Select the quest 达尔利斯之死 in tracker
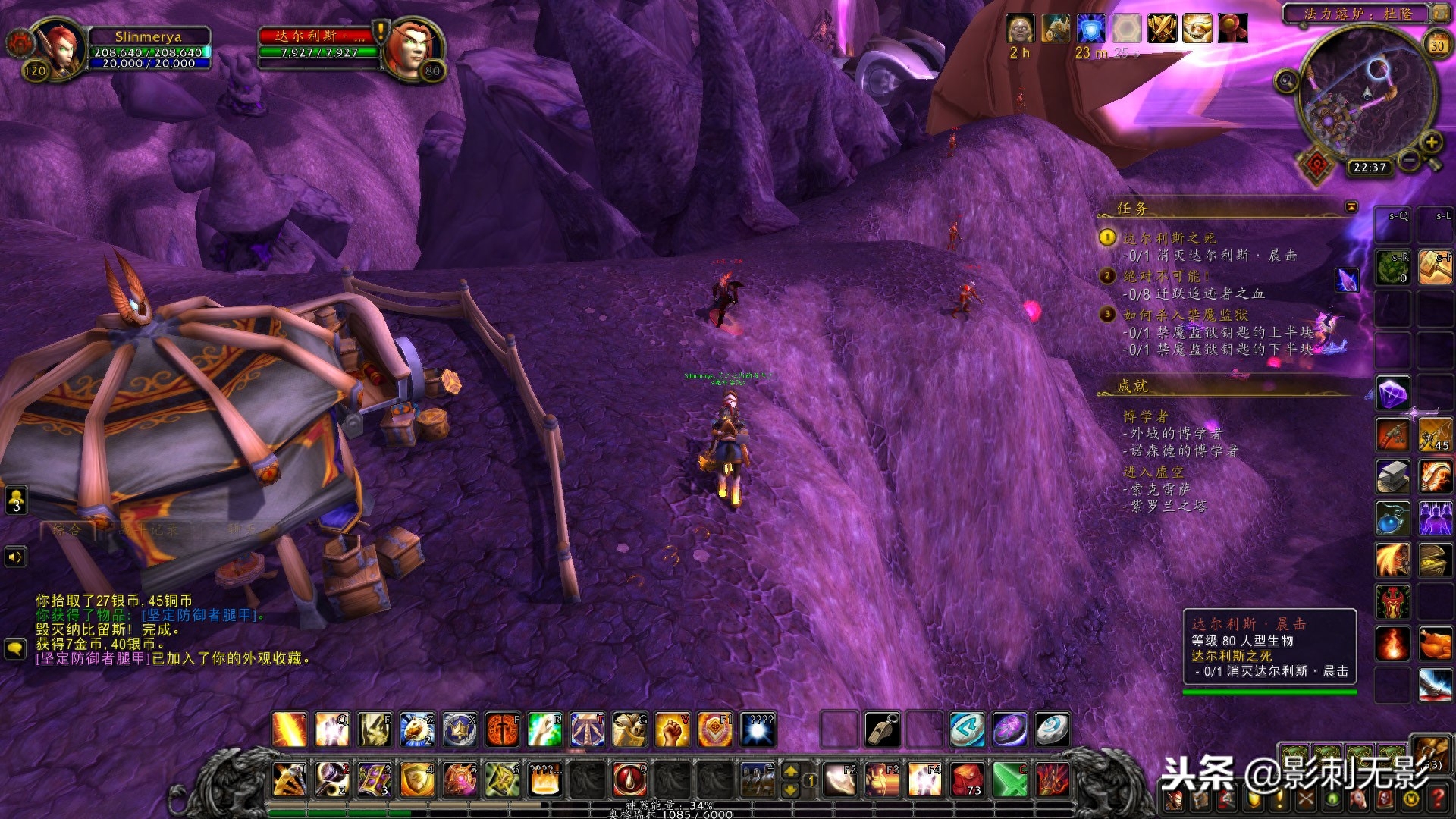Screen dimensions: 1456x819 (1169, 238)
